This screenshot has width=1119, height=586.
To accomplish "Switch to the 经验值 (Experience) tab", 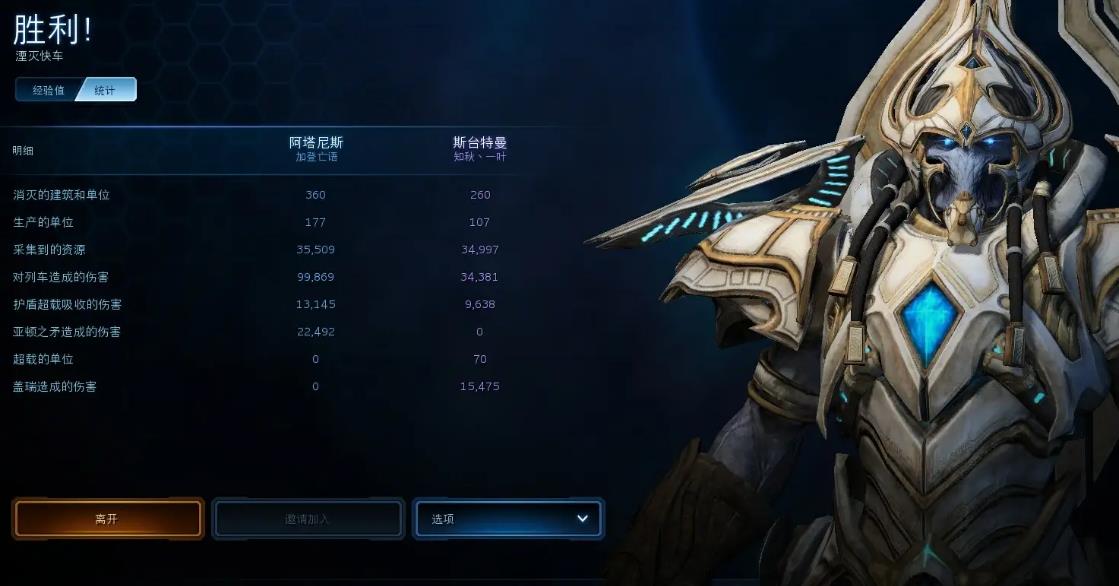I will [48, 90].
